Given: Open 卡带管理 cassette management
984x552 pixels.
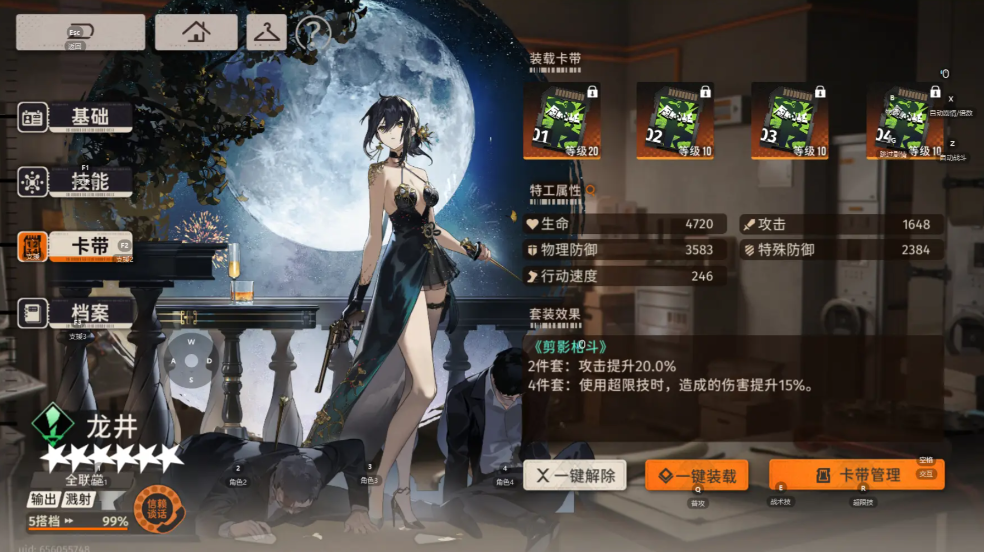Looking at the screenshot, I should [856, 475].
